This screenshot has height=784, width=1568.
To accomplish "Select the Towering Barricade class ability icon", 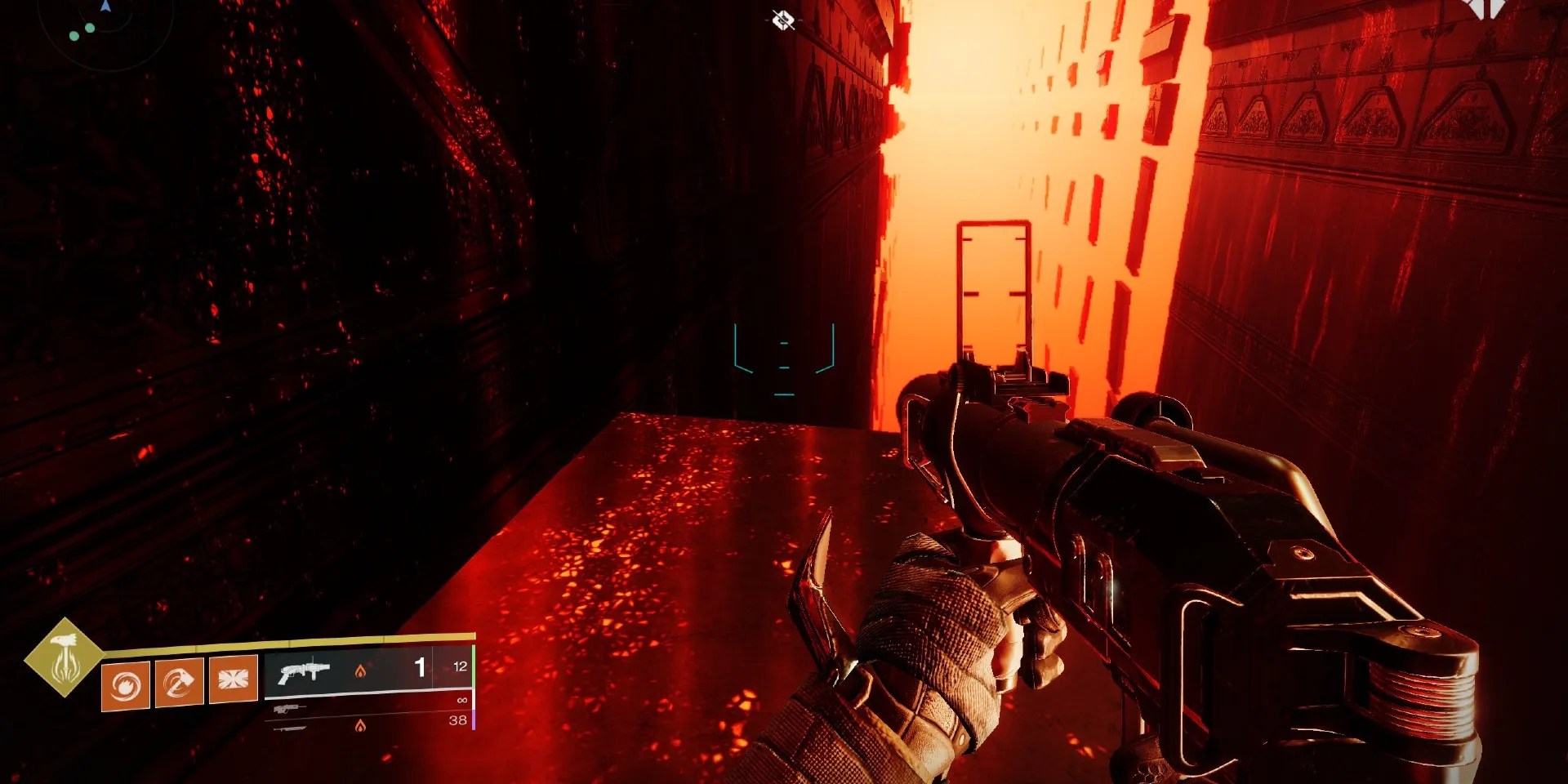I will 233,679.
